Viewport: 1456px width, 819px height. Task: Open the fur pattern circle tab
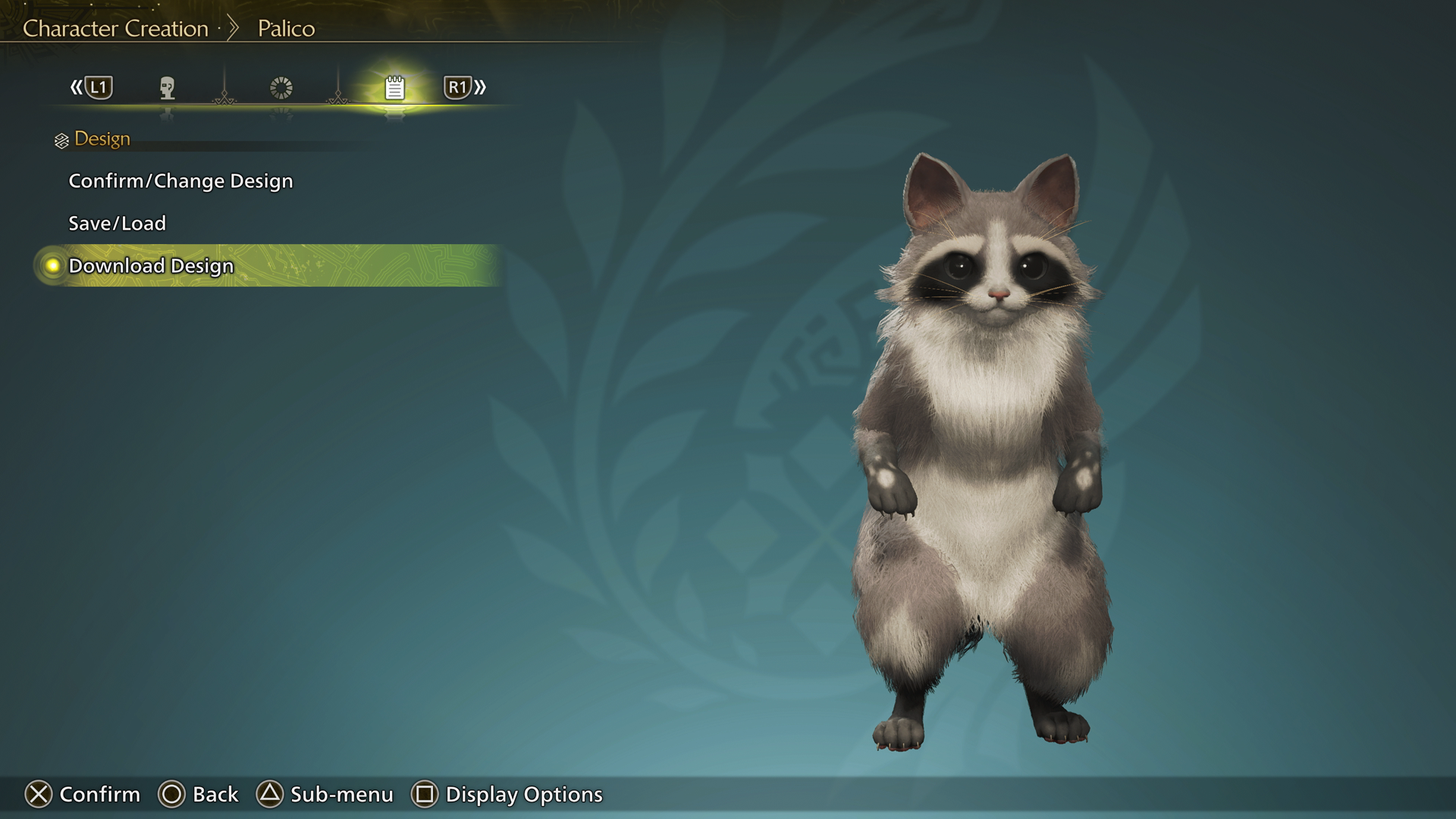[281, 88]
